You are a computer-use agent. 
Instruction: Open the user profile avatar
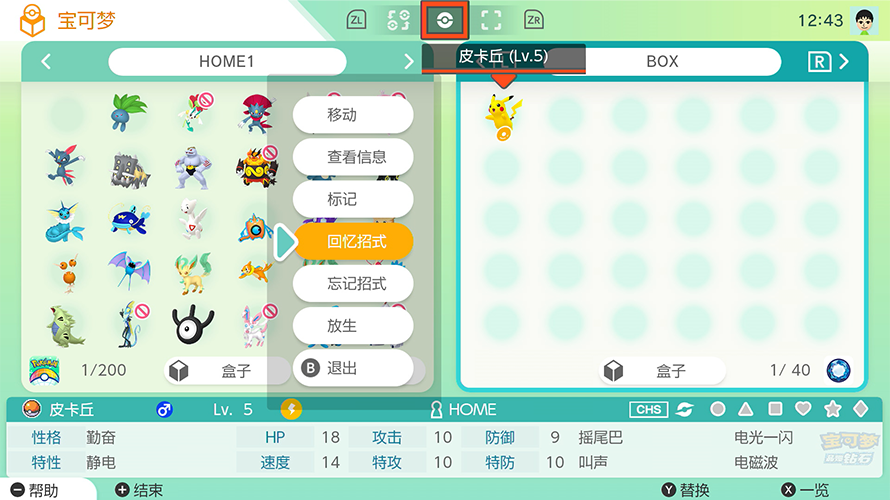pyautogui.click(x=862, y=20)
